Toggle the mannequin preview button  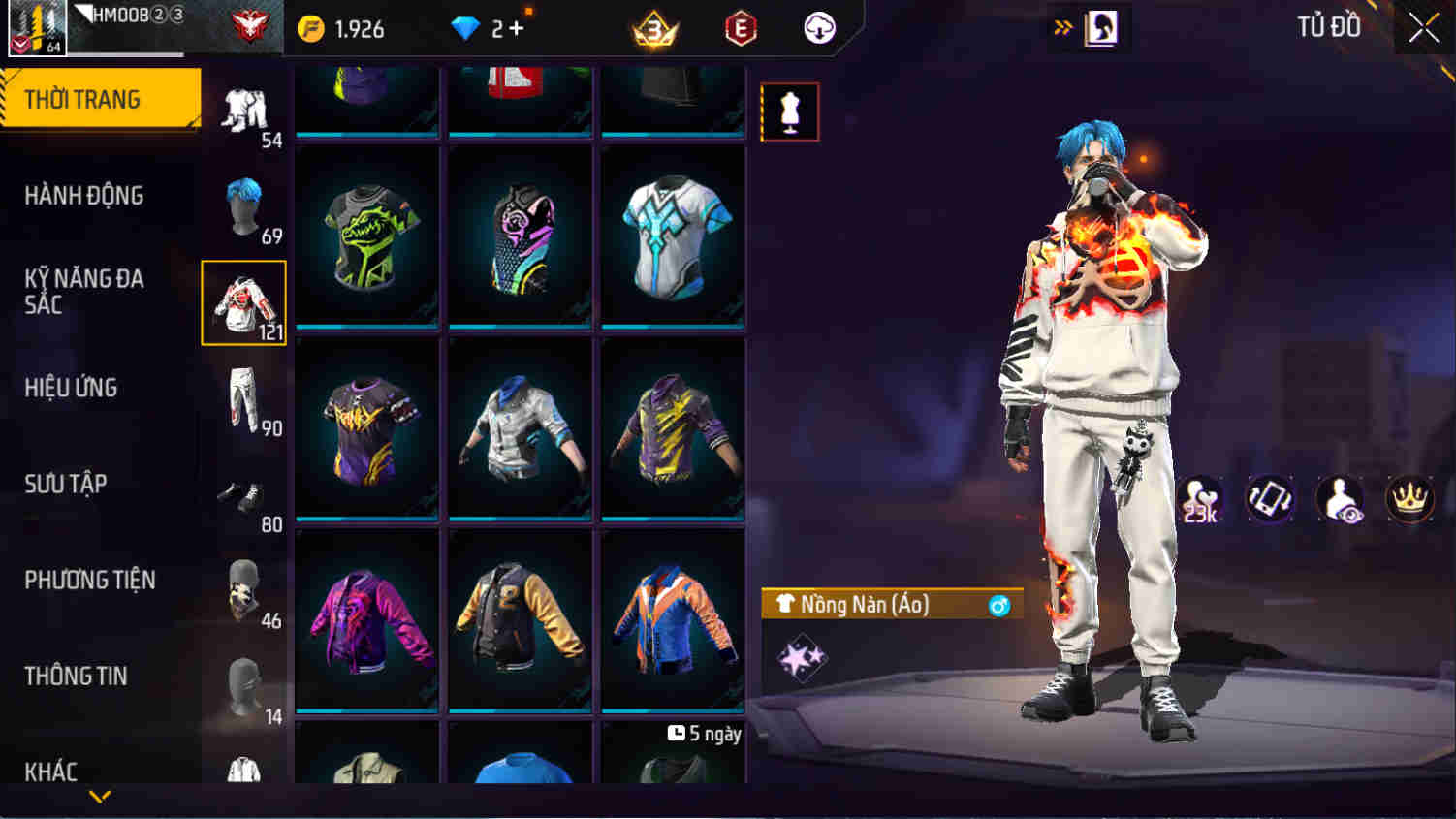click(x=790, y=110)
